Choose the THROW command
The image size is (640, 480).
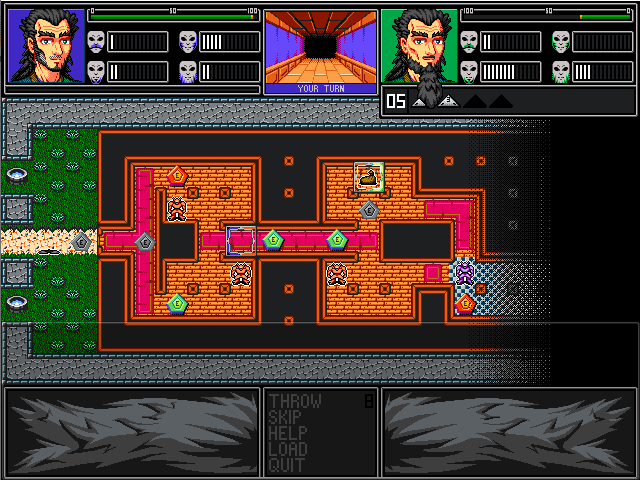pos(295,402)
